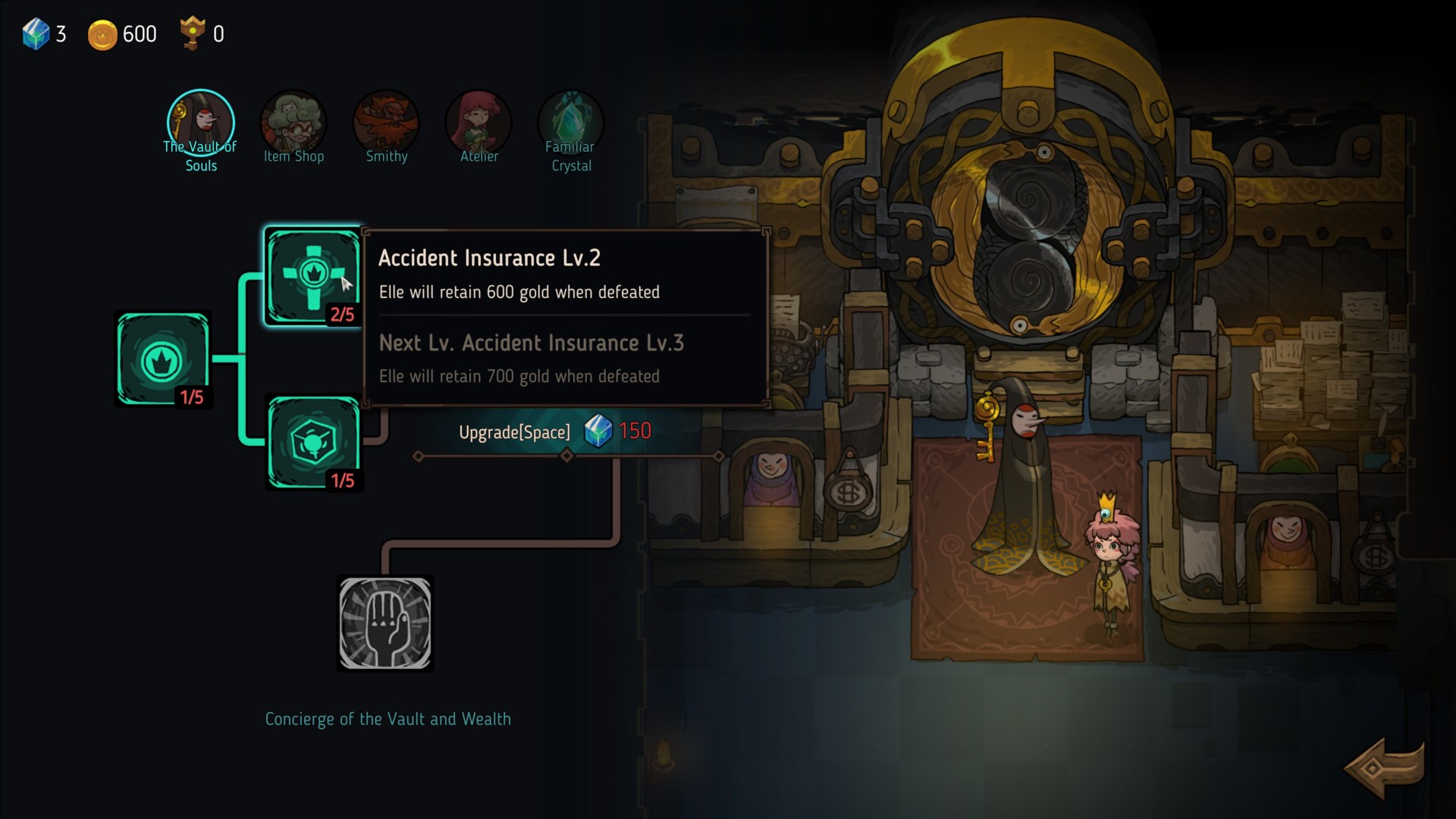This screenshot has height=819, width=1456.
Task: Select the Smithy tab
Action: [386, 125]
